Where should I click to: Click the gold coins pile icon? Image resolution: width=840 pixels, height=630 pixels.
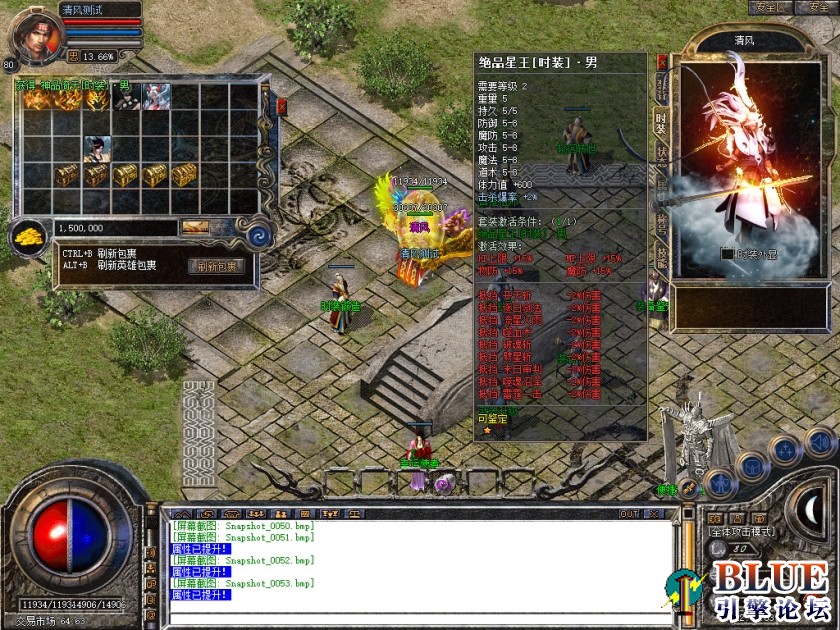27,237
